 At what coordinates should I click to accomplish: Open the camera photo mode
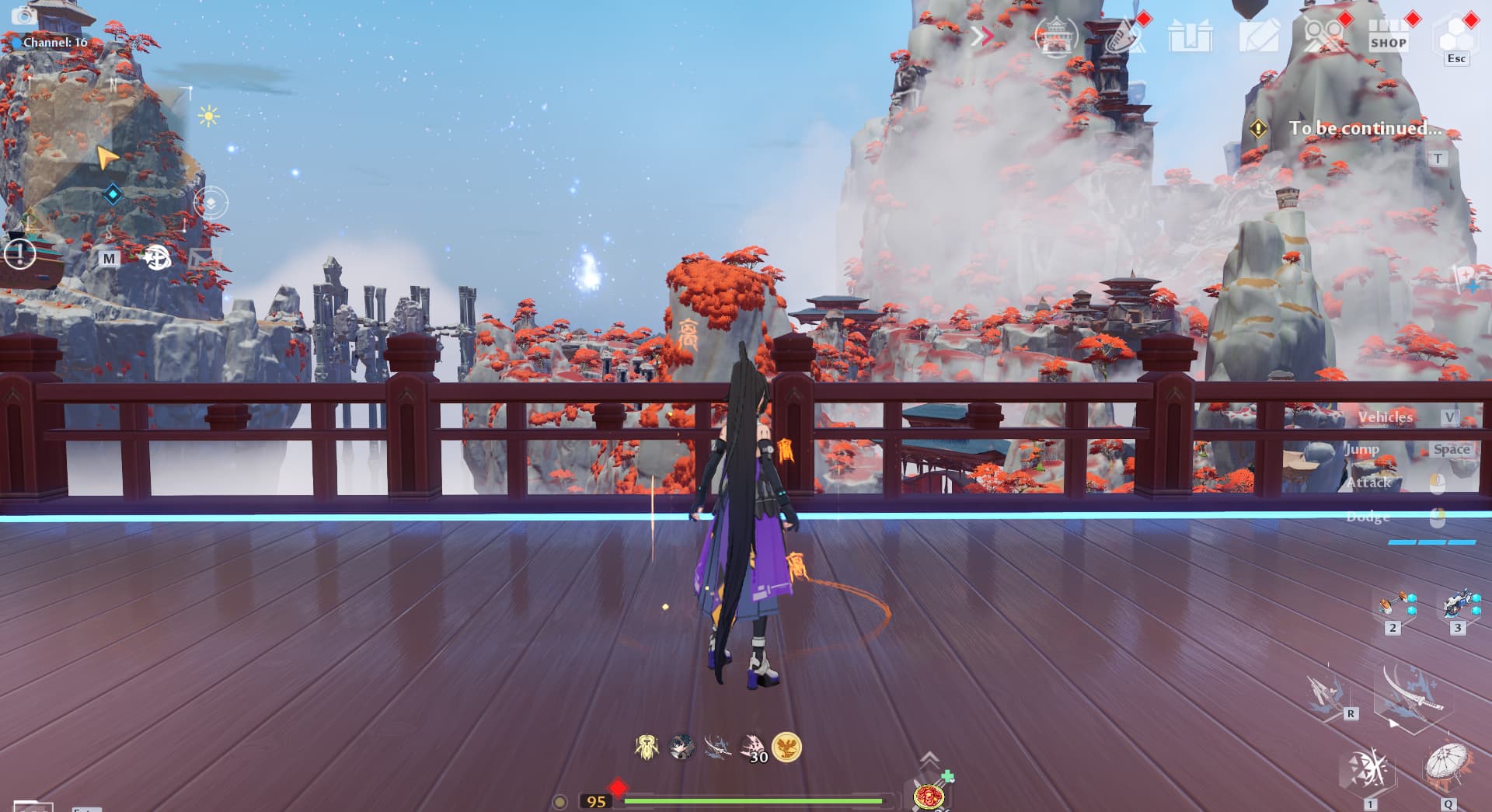[x=25, y=16]
